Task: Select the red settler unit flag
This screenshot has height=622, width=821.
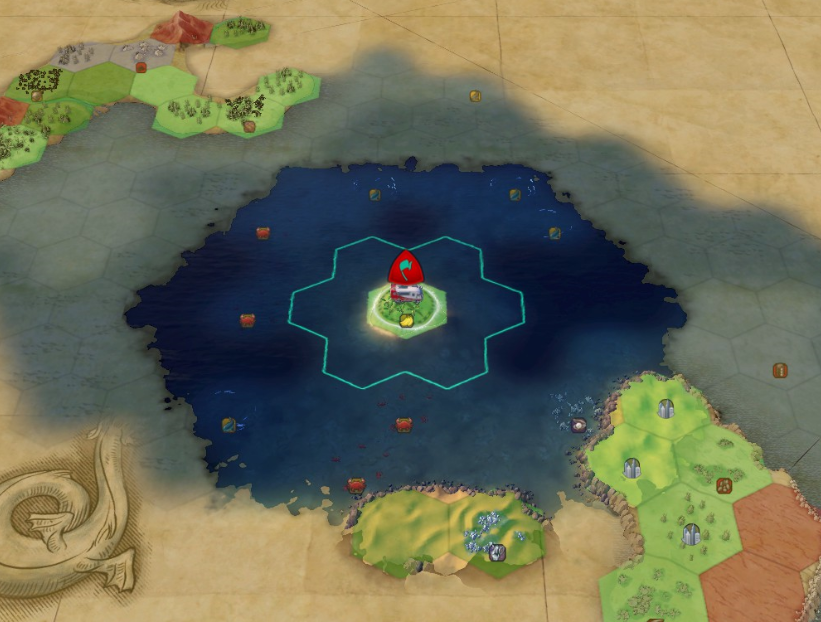Action: 406,268
